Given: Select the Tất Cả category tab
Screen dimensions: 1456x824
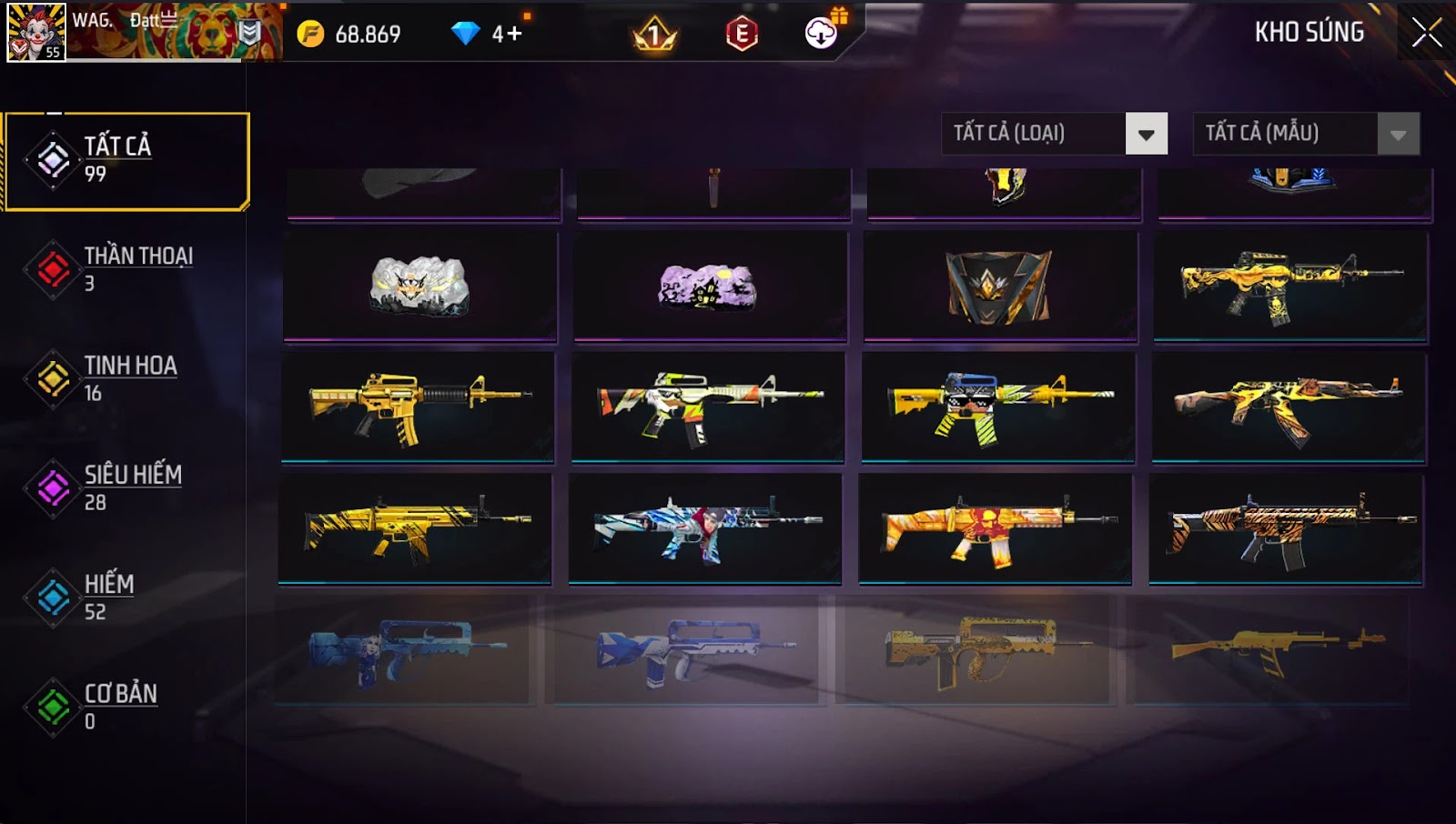Looking at the screenshot, I should pos(127,161).
